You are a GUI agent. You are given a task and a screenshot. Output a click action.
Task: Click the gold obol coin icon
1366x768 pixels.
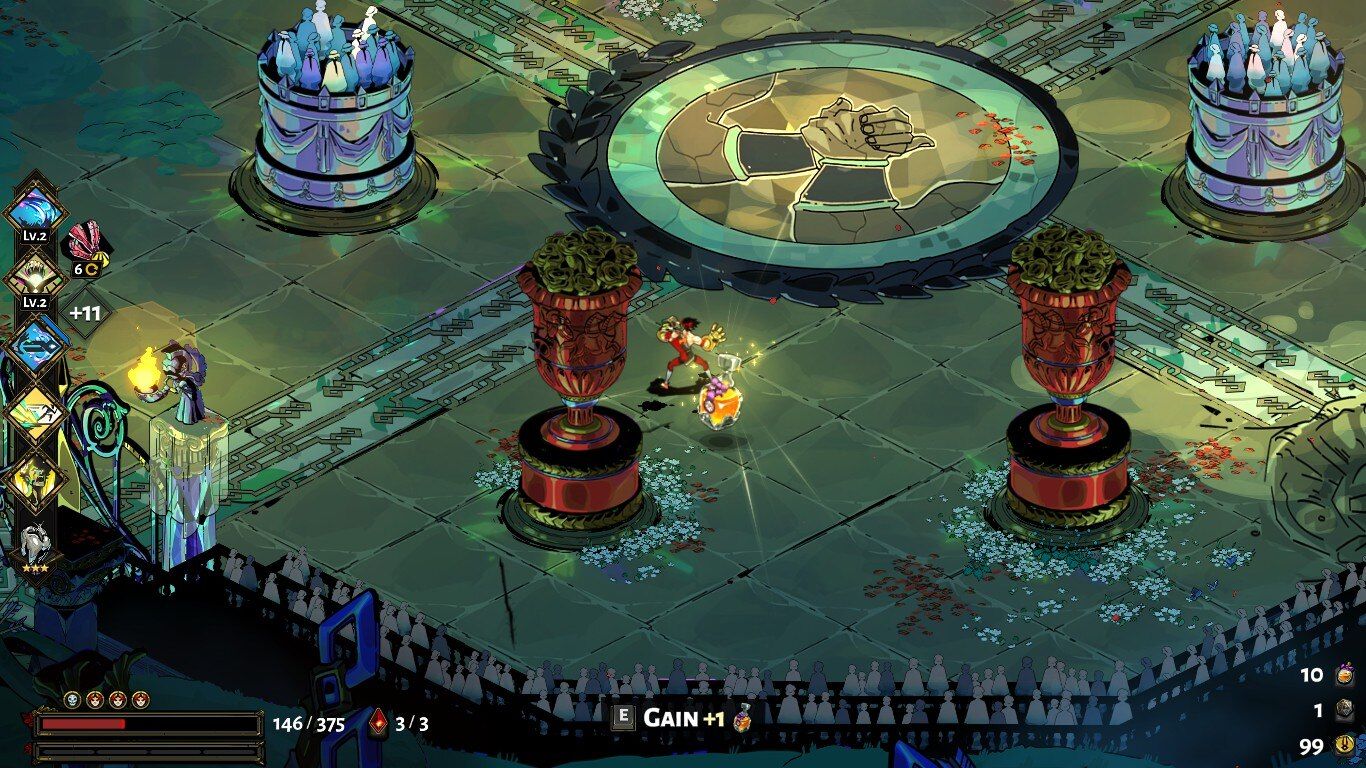coord(1346,746)
